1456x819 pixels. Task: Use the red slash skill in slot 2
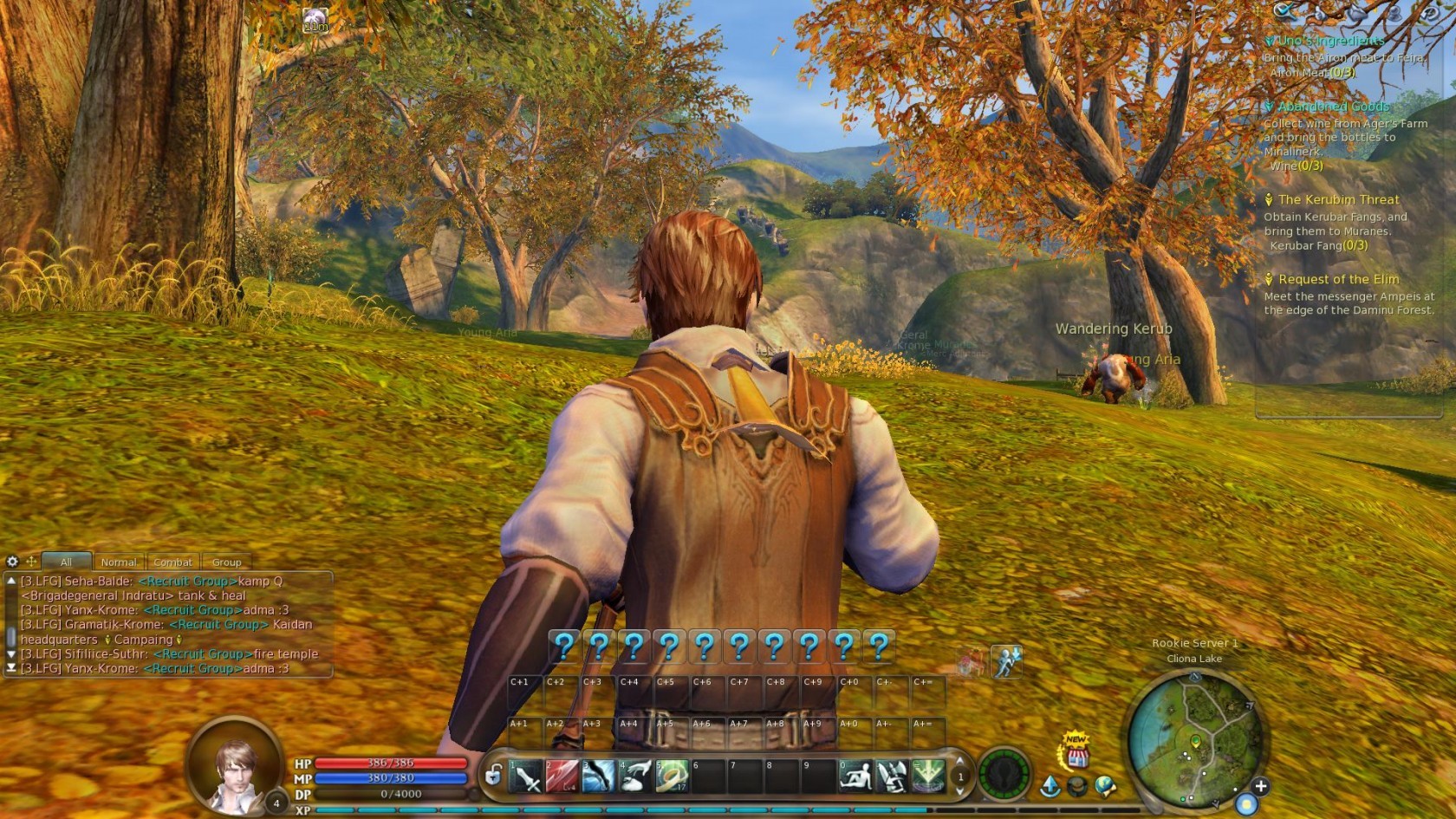562,777
